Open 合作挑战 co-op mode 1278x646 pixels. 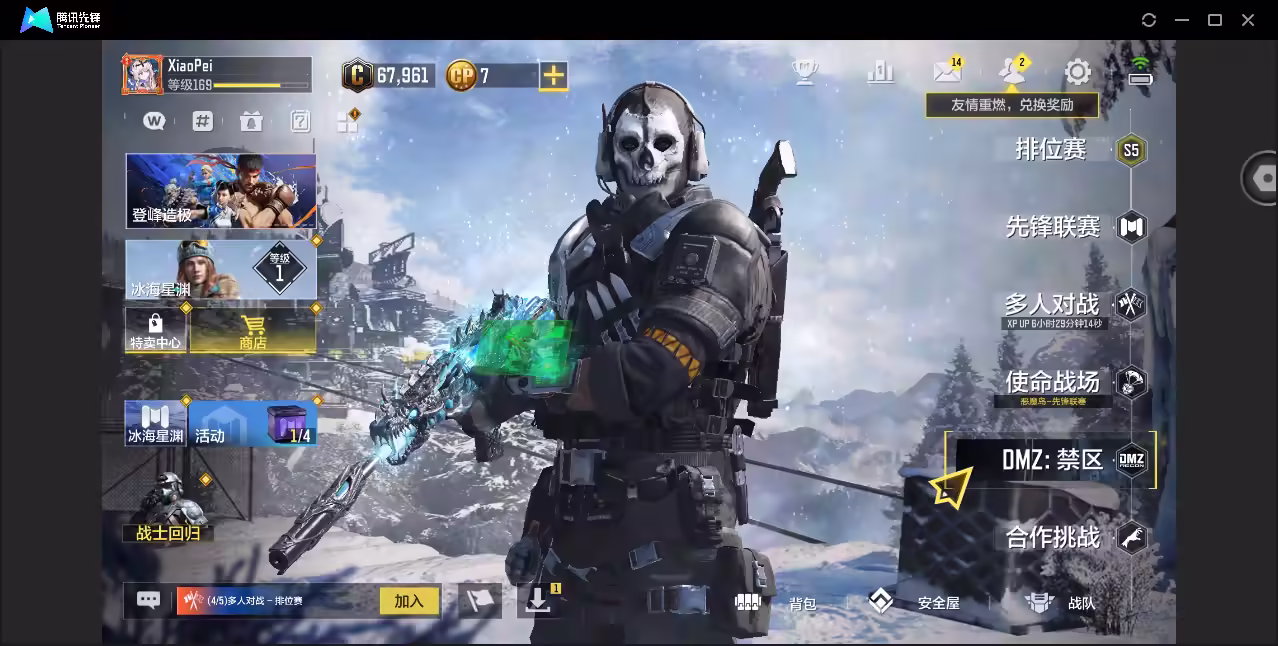click(x=1053, y=538)
